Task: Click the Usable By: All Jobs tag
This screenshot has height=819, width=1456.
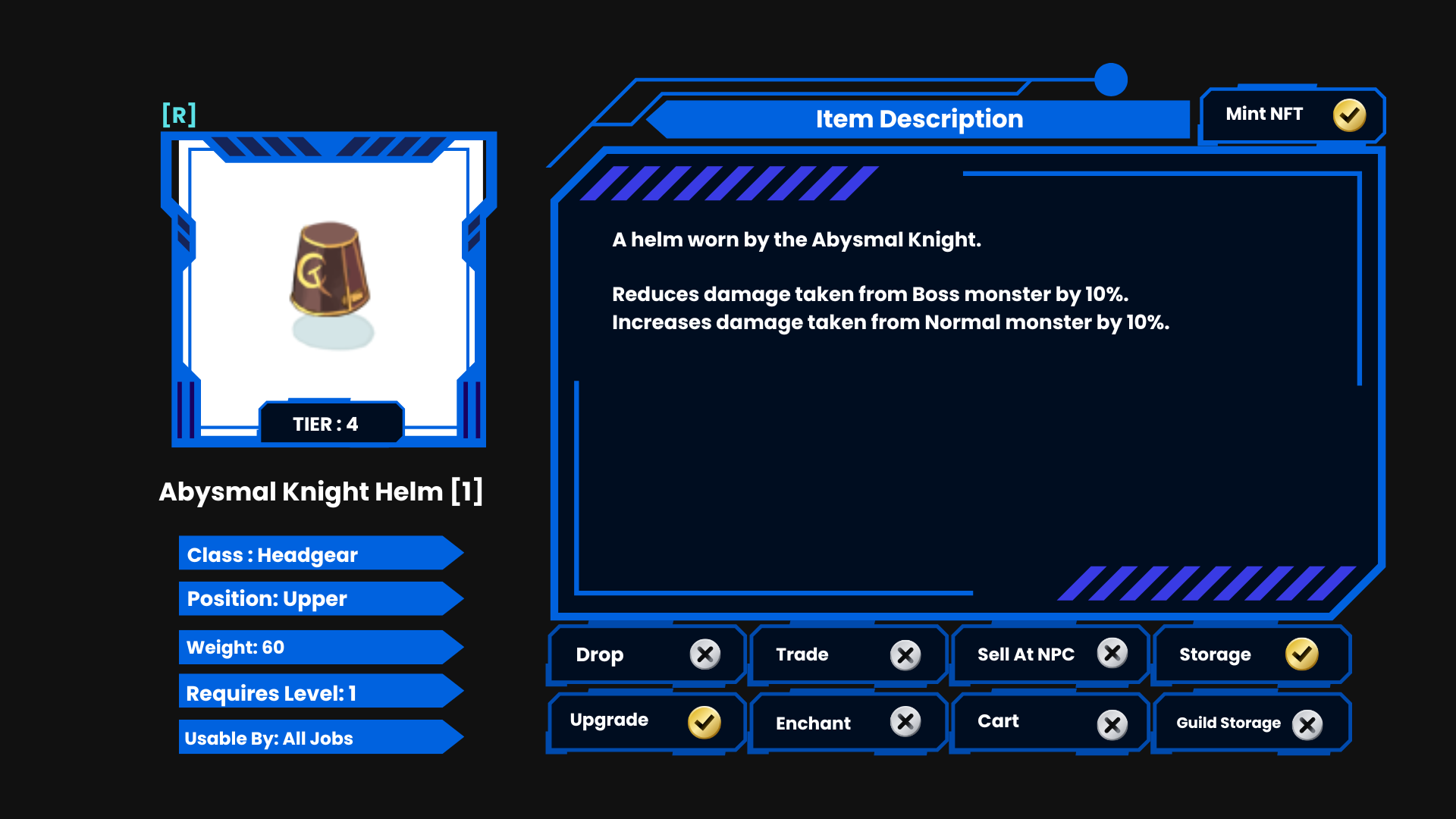Action: [318, 738]
